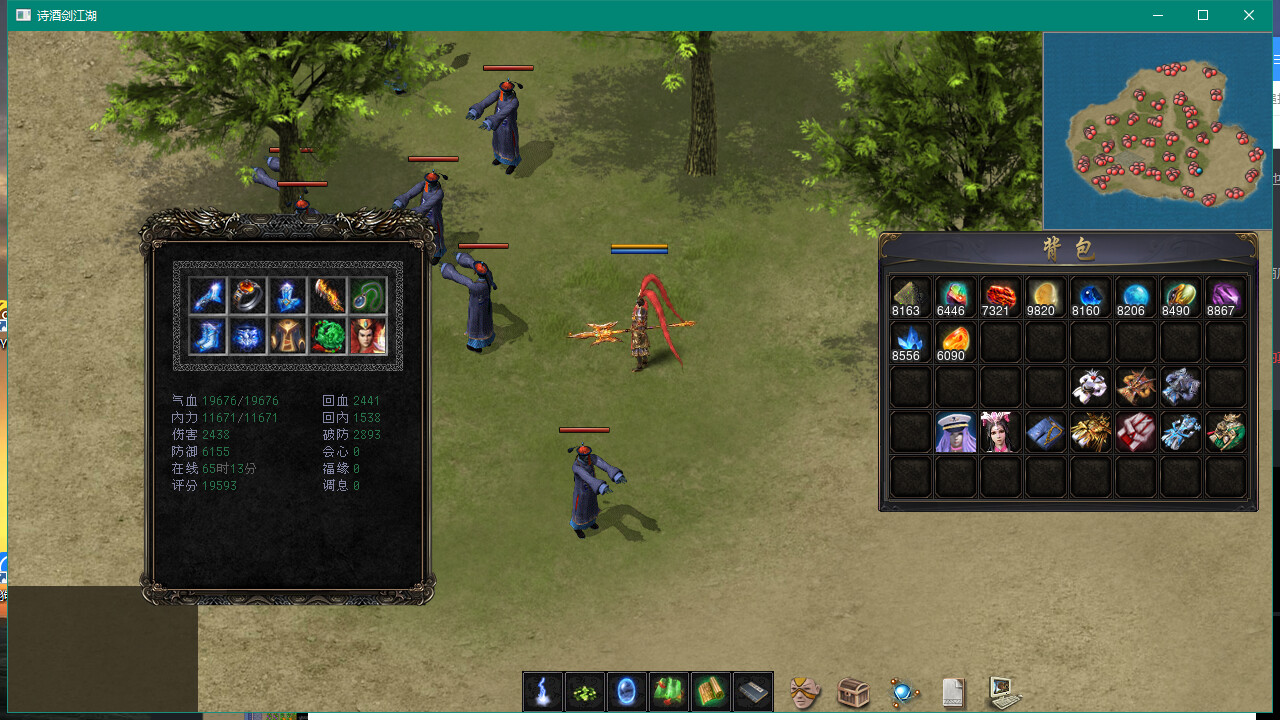
Task: Pick the yellow stone stacked at 9820
Action: pyautogui.click(x=1045, y=297)
